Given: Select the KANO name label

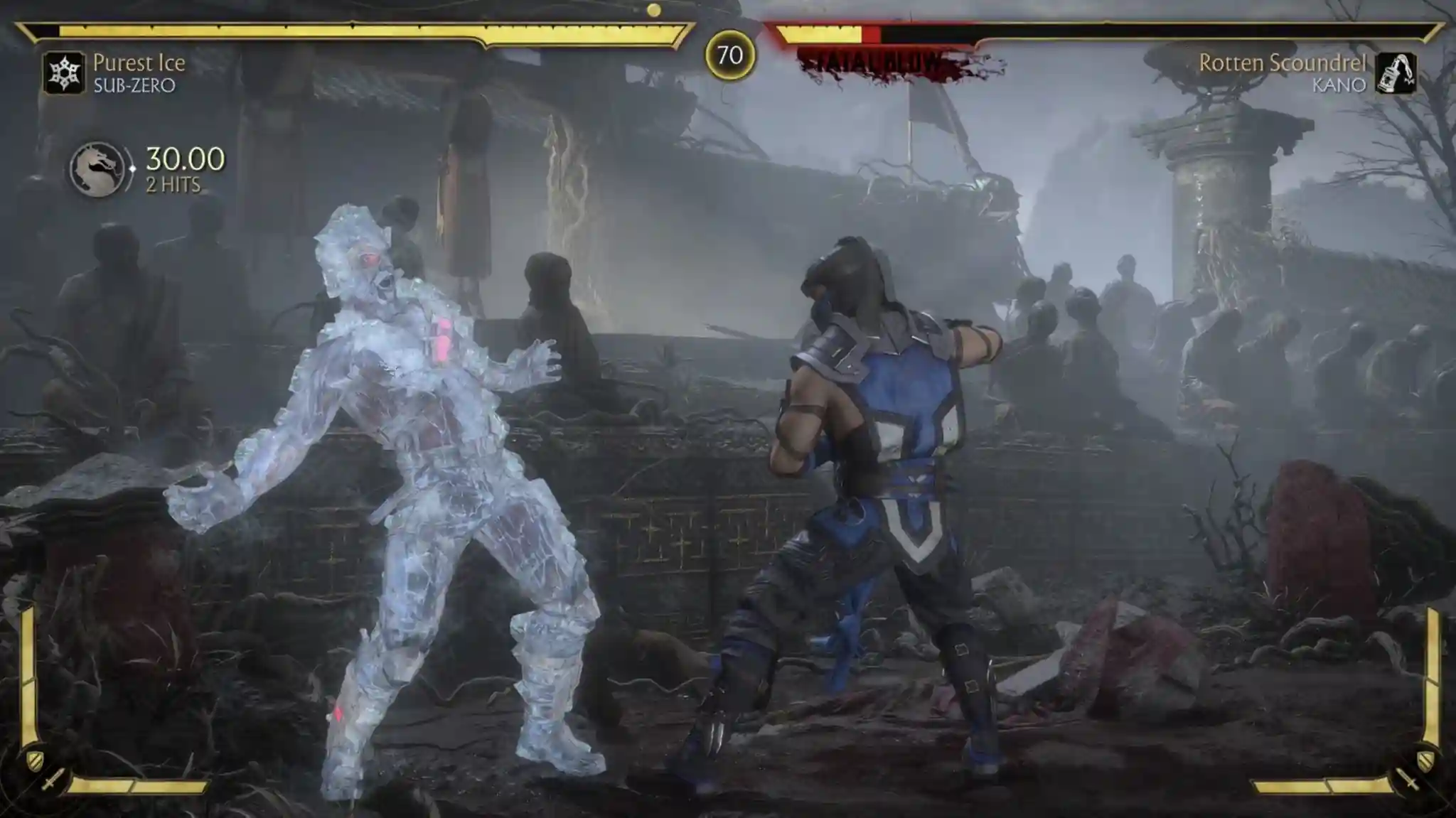Looking at the screenshot, I should [x=1340, y=85].
